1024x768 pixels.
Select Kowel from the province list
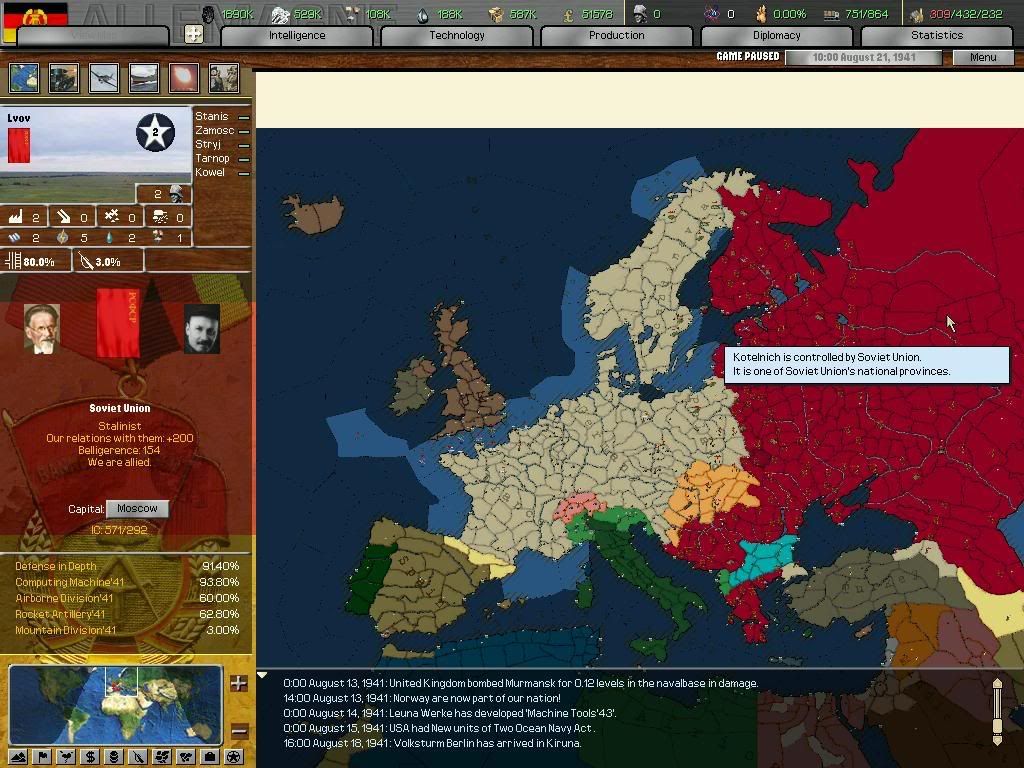[212, 173]
